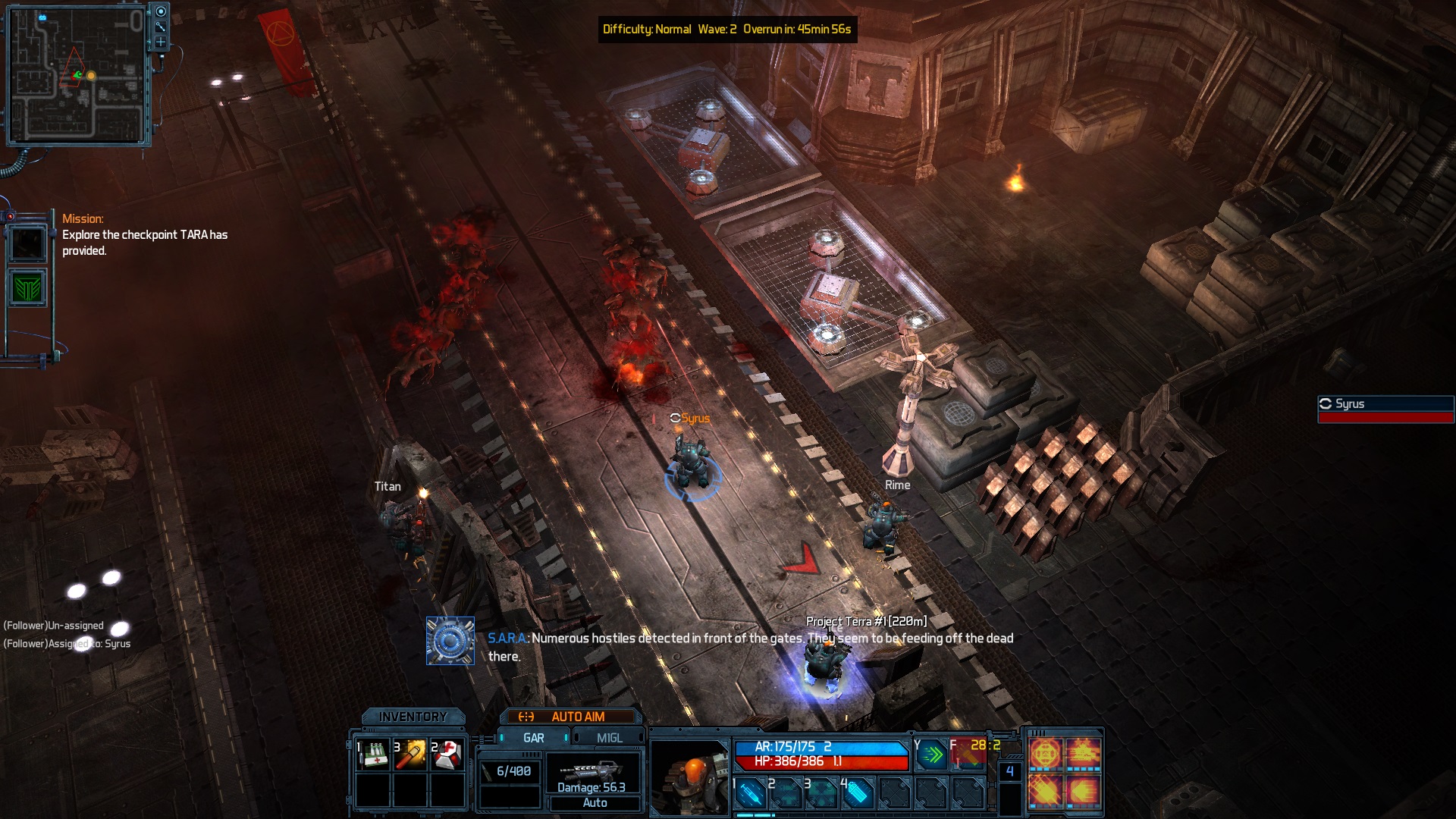Click the S.A.R.A. dialogue portrait icon
1456x819 pixels.
(x=450, y=641)
